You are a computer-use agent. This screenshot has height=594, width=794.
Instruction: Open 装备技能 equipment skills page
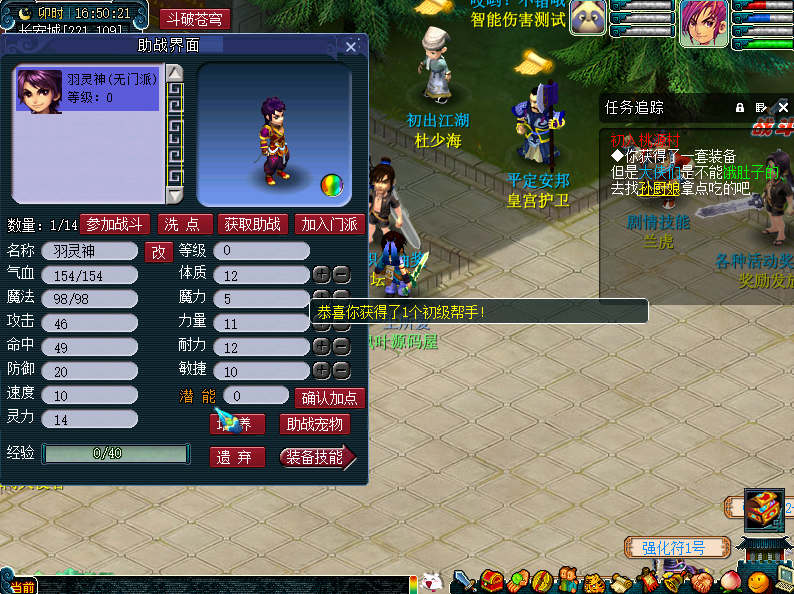click(x=315, y=457)
